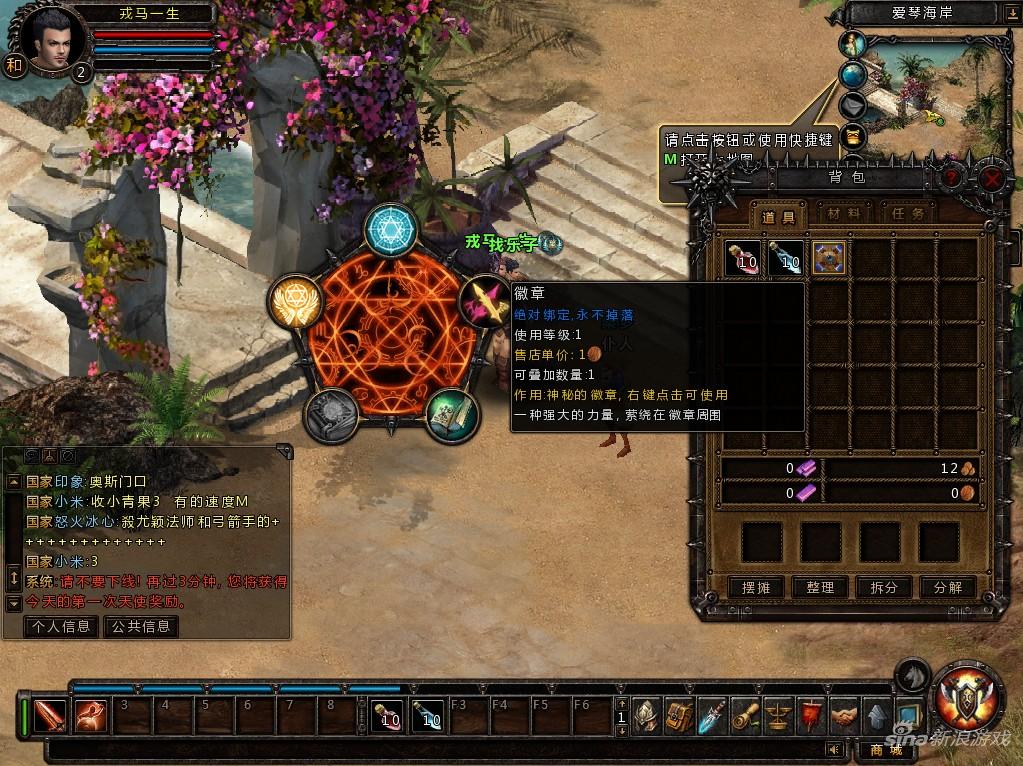The width and height of the screenshot is (1023, 766).
Task: Open the 商城 shop
Action: (885, 750)
